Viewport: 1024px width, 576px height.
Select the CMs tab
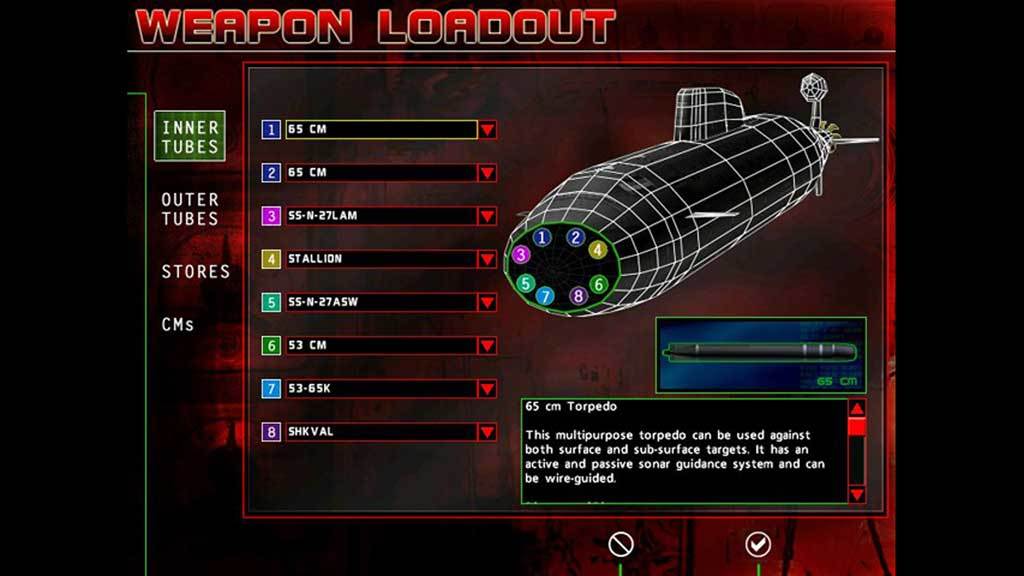pos(178,324)
